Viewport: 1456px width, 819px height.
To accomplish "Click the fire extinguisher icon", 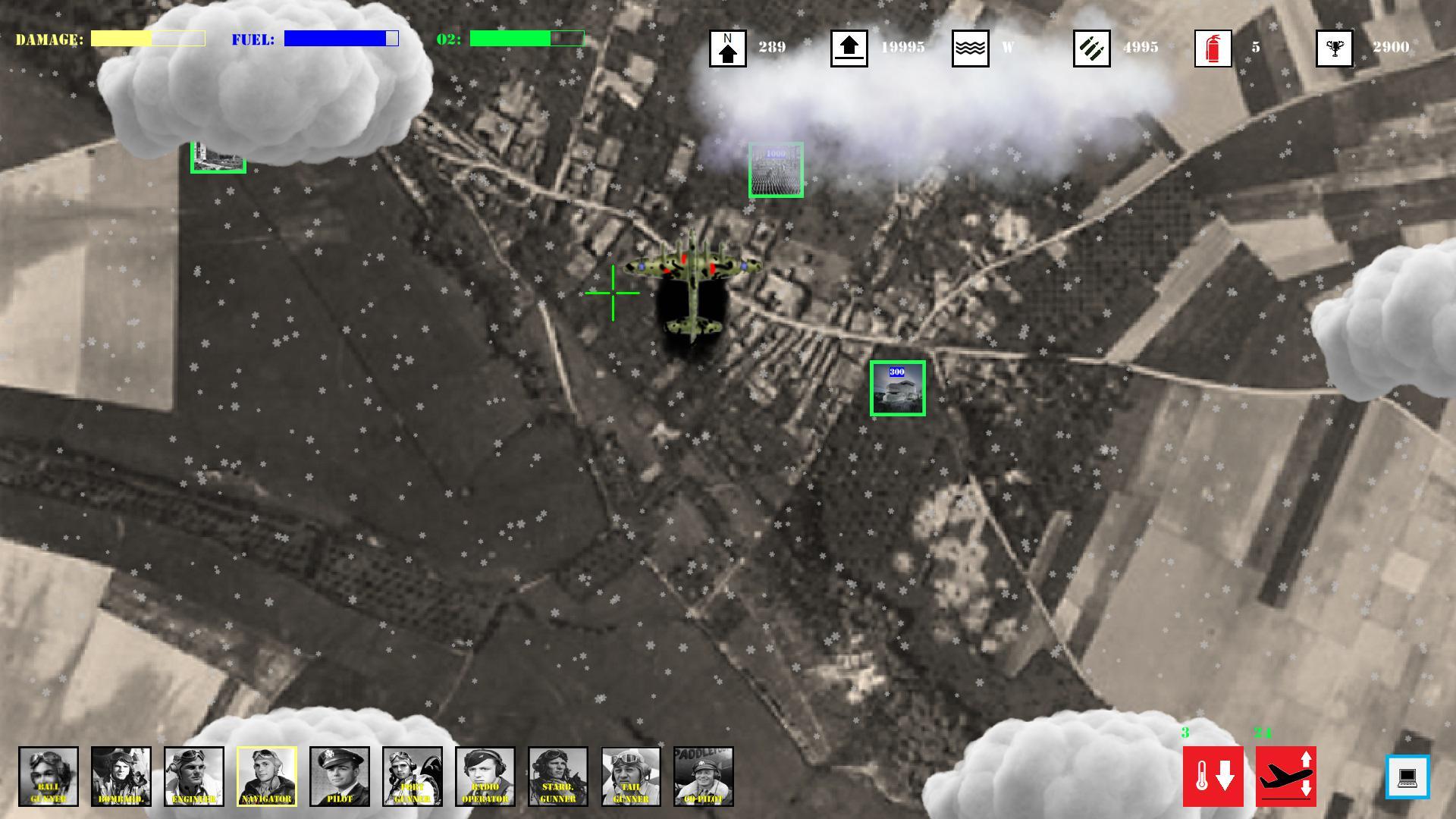I will 1213,47.
